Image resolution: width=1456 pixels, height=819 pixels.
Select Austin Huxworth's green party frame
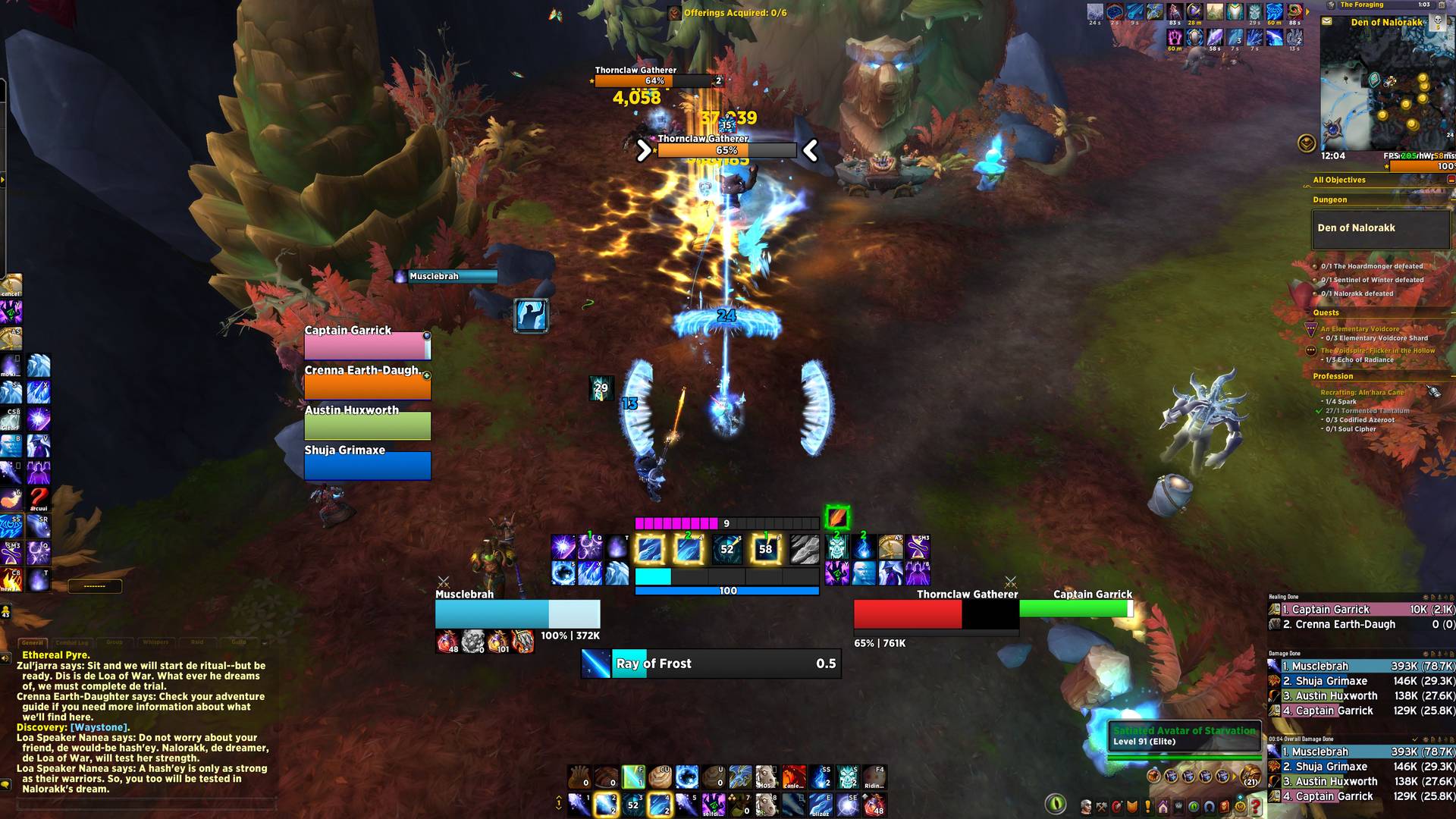click(367, 425)
